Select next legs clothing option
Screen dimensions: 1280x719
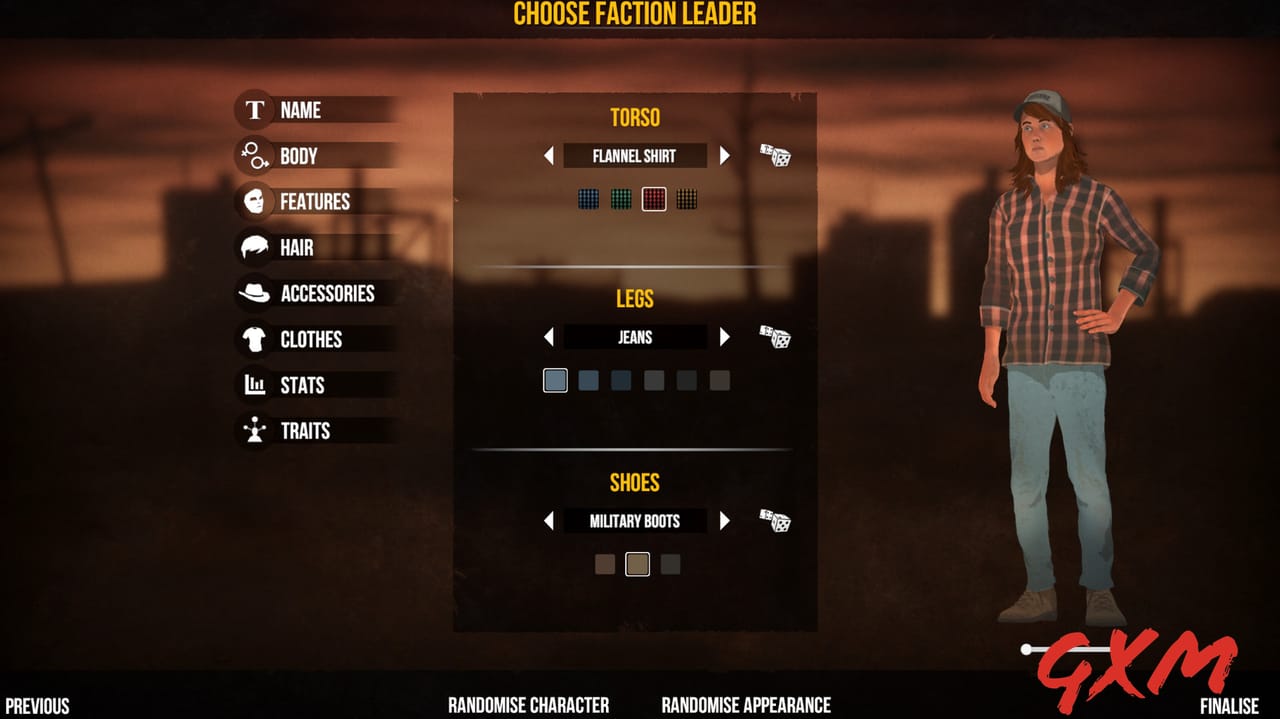[x=725, y=337]
